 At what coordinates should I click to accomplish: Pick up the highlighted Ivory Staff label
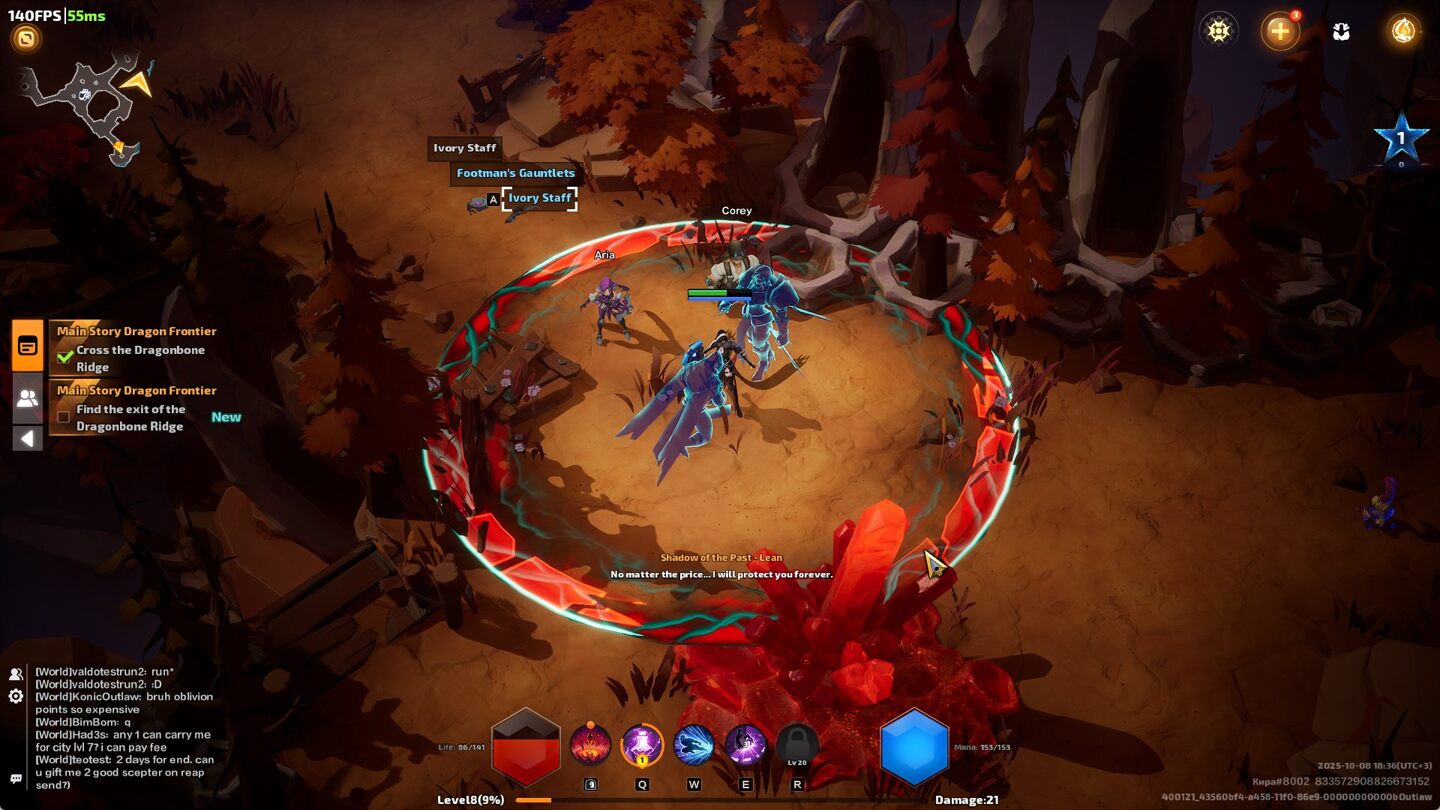pos(540,198)
